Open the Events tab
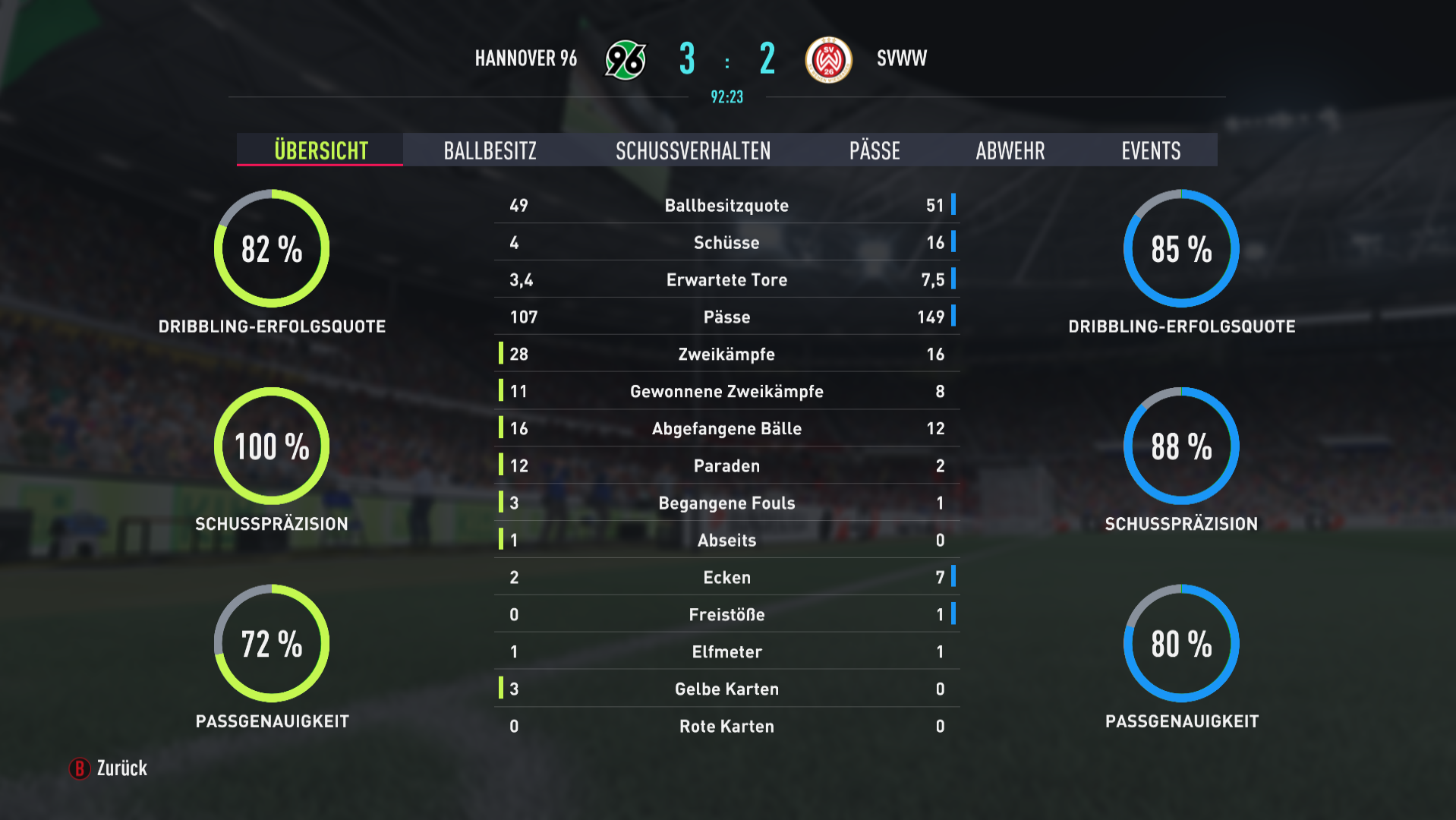This screenshot has width=1456, height=820. [x=1151, y=150]
